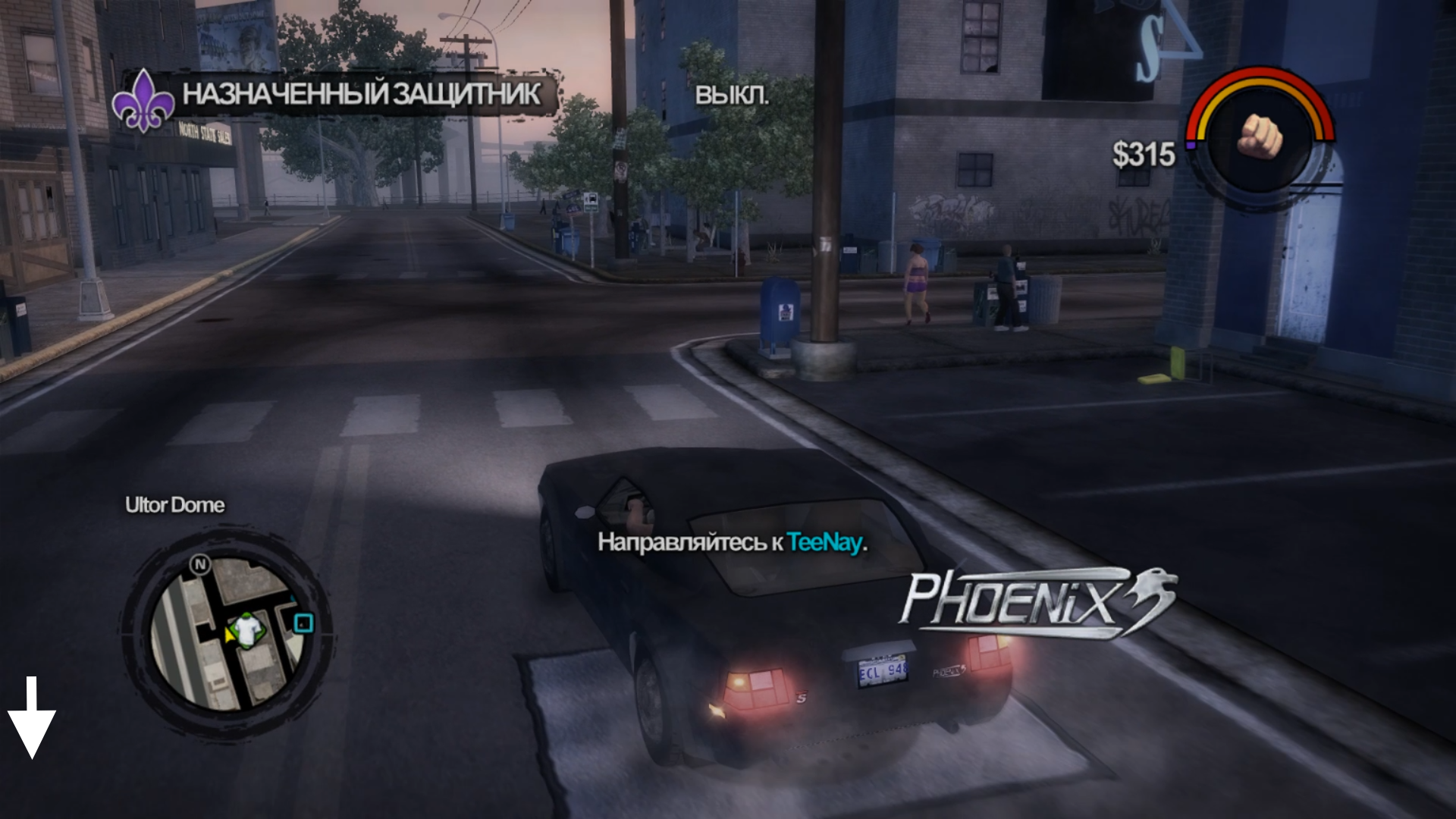Image resolution: width=1456 pixels, height=819 pixels.
Task: Select the fist weapon icon
Action: 1260,136
